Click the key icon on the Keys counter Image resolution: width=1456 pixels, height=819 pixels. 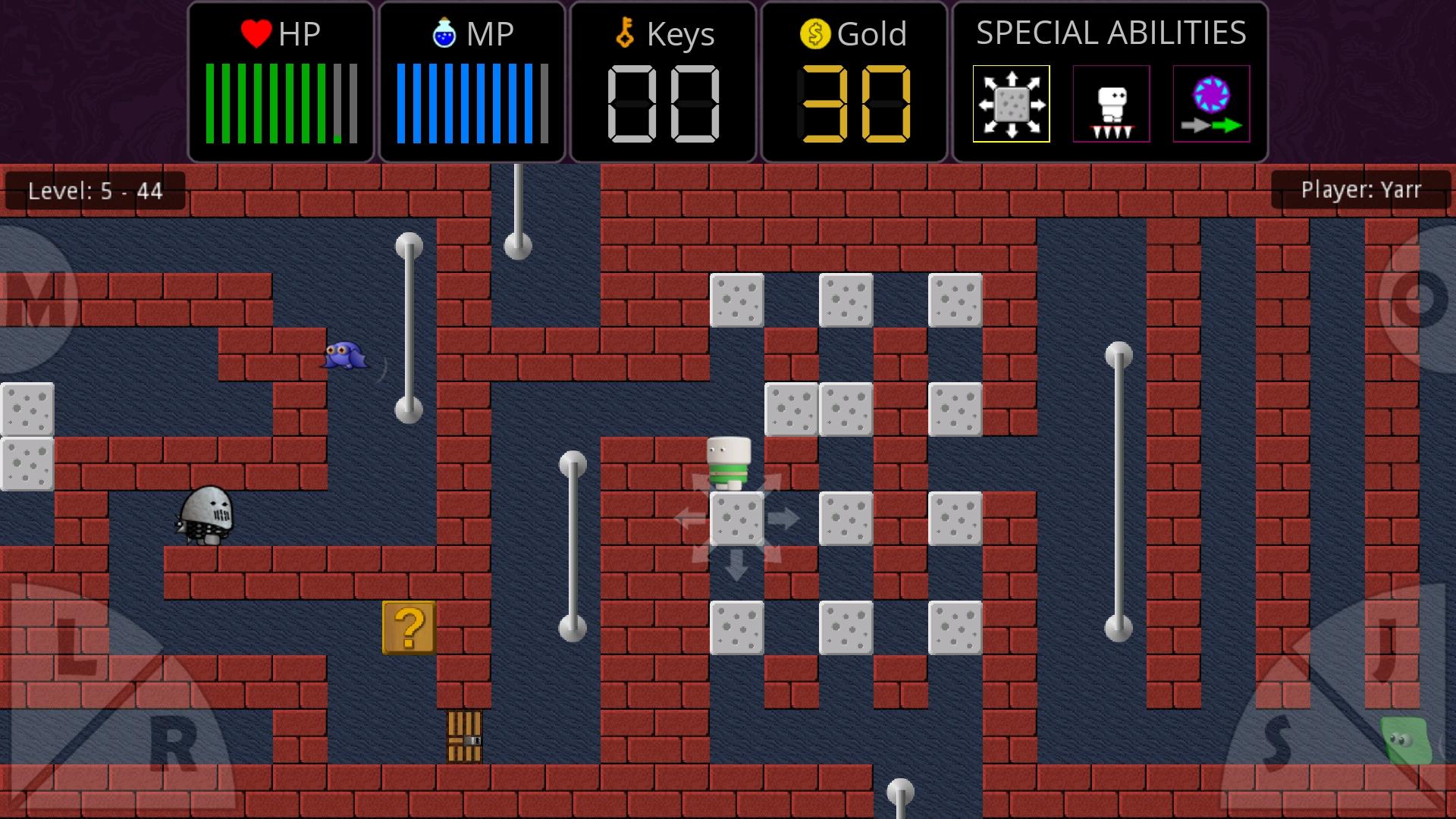point(623,33)
